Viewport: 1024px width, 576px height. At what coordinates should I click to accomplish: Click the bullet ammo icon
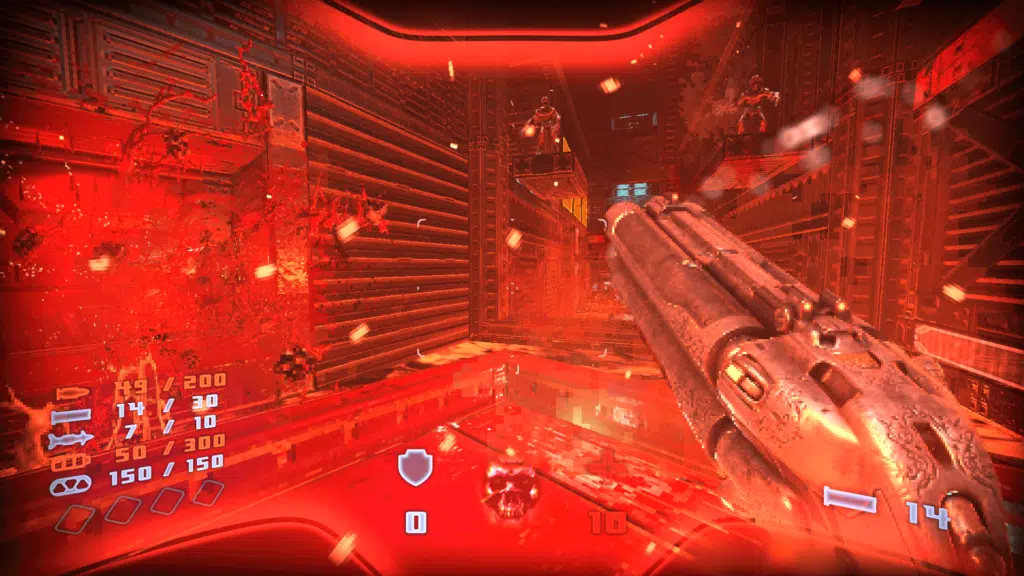click(73, 394)
